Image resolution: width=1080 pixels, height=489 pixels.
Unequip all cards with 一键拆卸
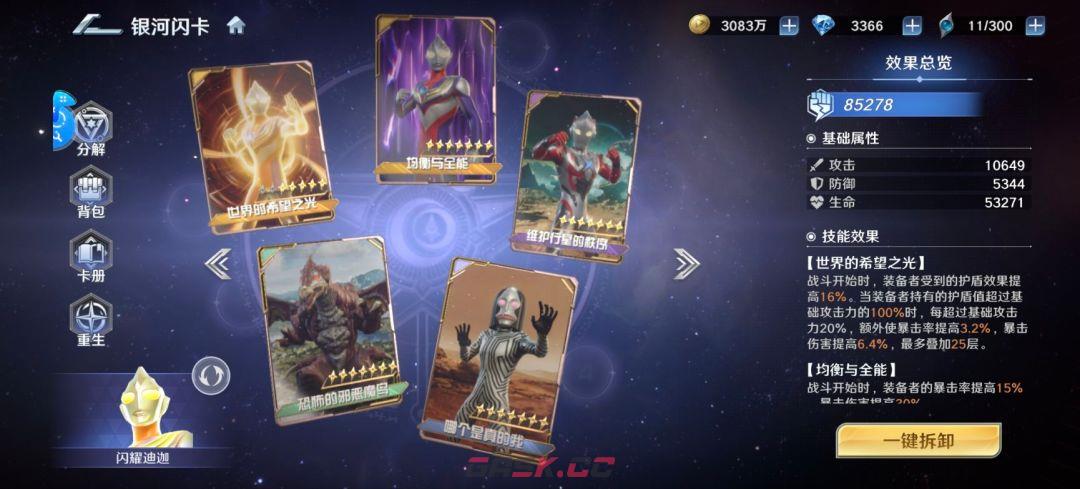coord(918,440)
